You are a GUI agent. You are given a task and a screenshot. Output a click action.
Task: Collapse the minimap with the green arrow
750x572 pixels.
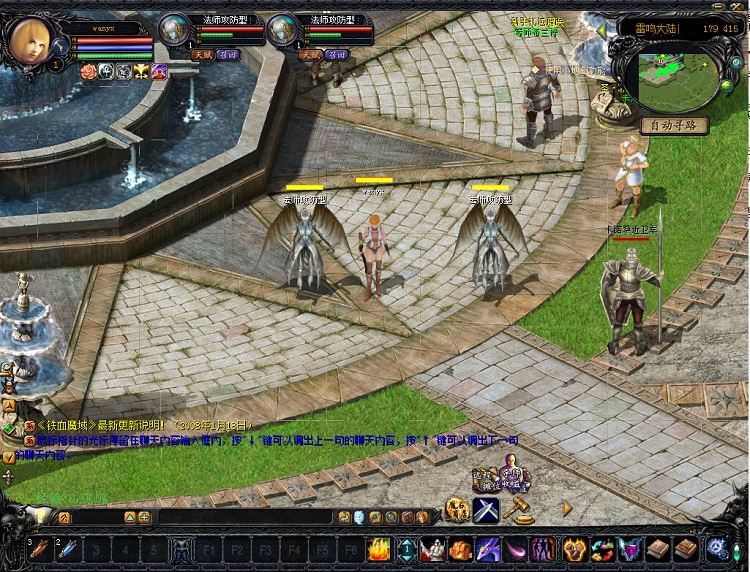tap(600, 30)
